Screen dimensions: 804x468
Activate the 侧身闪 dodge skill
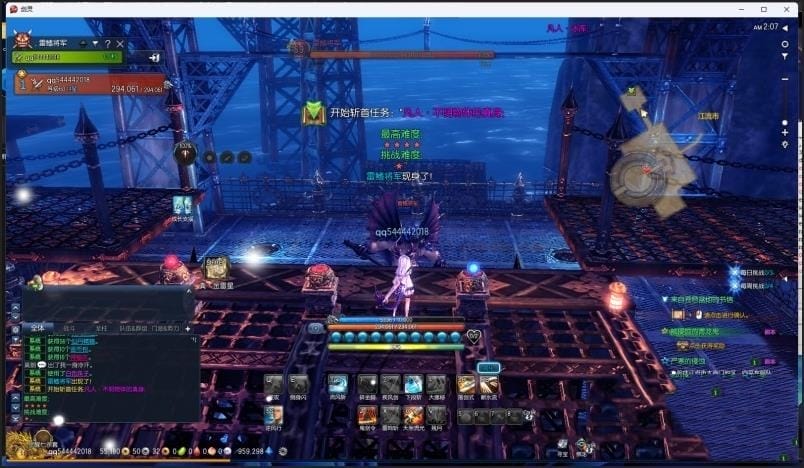298,384
